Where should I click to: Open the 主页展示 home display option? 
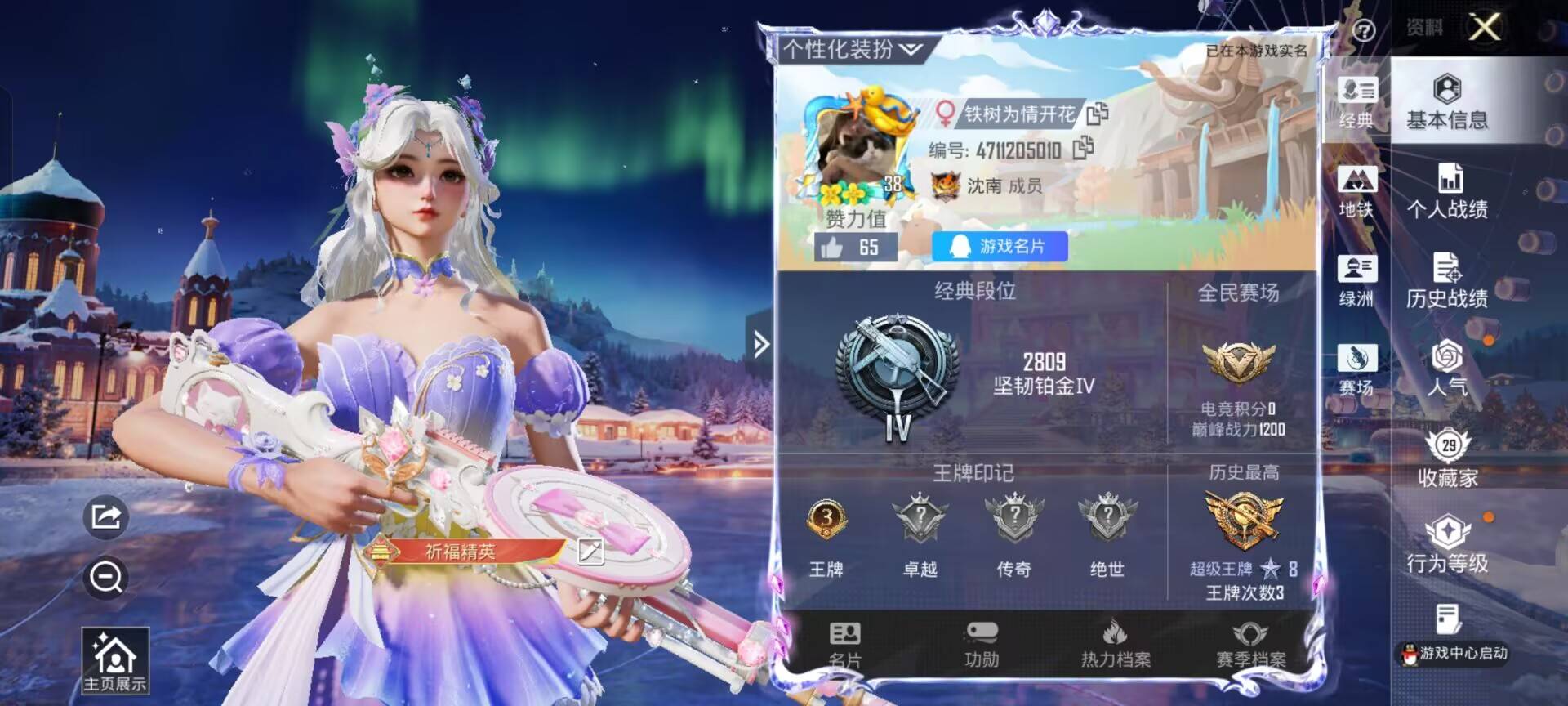click(114, 662)
